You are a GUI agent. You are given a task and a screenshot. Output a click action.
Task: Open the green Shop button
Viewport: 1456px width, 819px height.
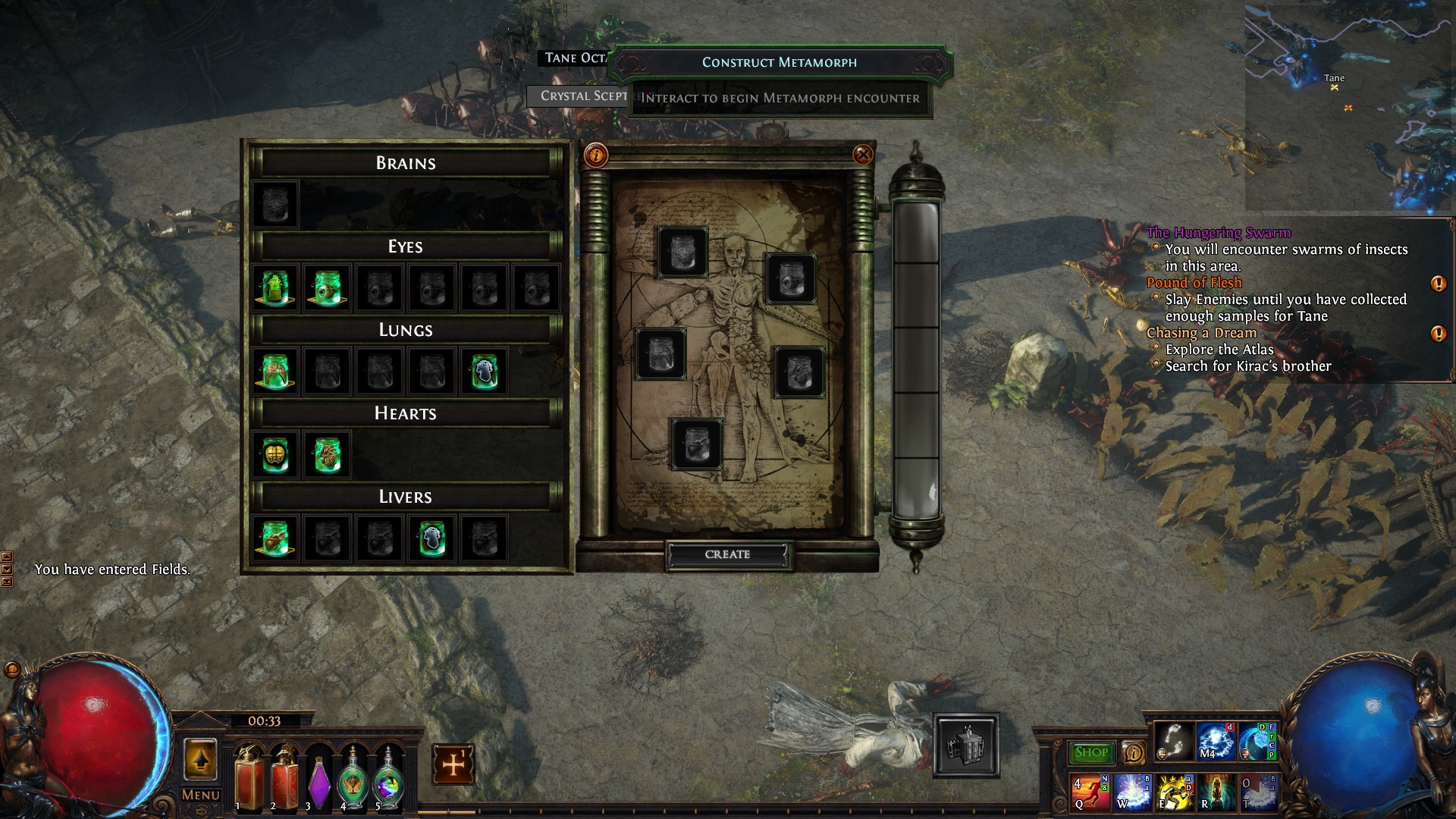1090,752
